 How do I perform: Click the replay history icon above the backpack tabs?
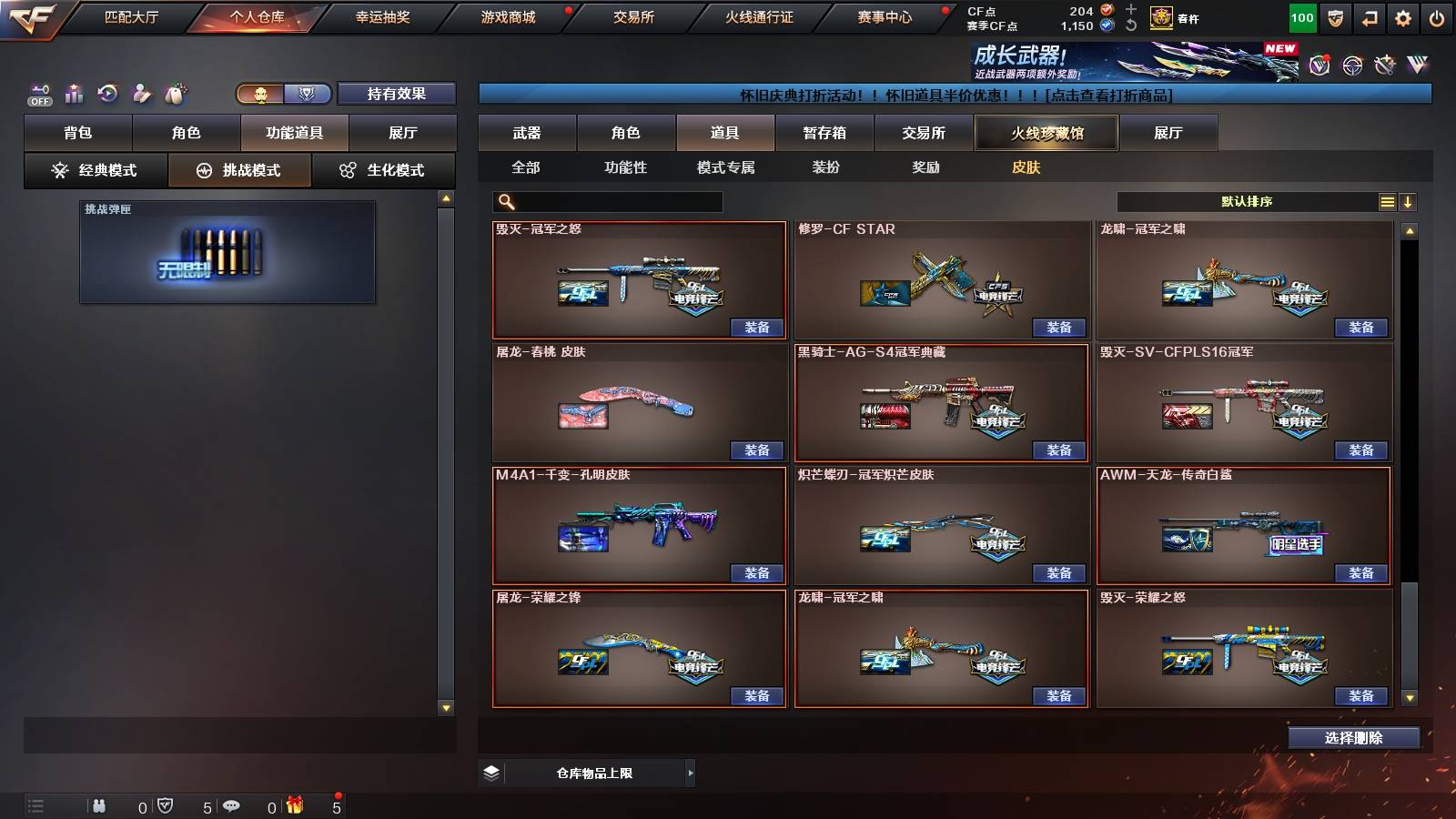tap(107, 94)
